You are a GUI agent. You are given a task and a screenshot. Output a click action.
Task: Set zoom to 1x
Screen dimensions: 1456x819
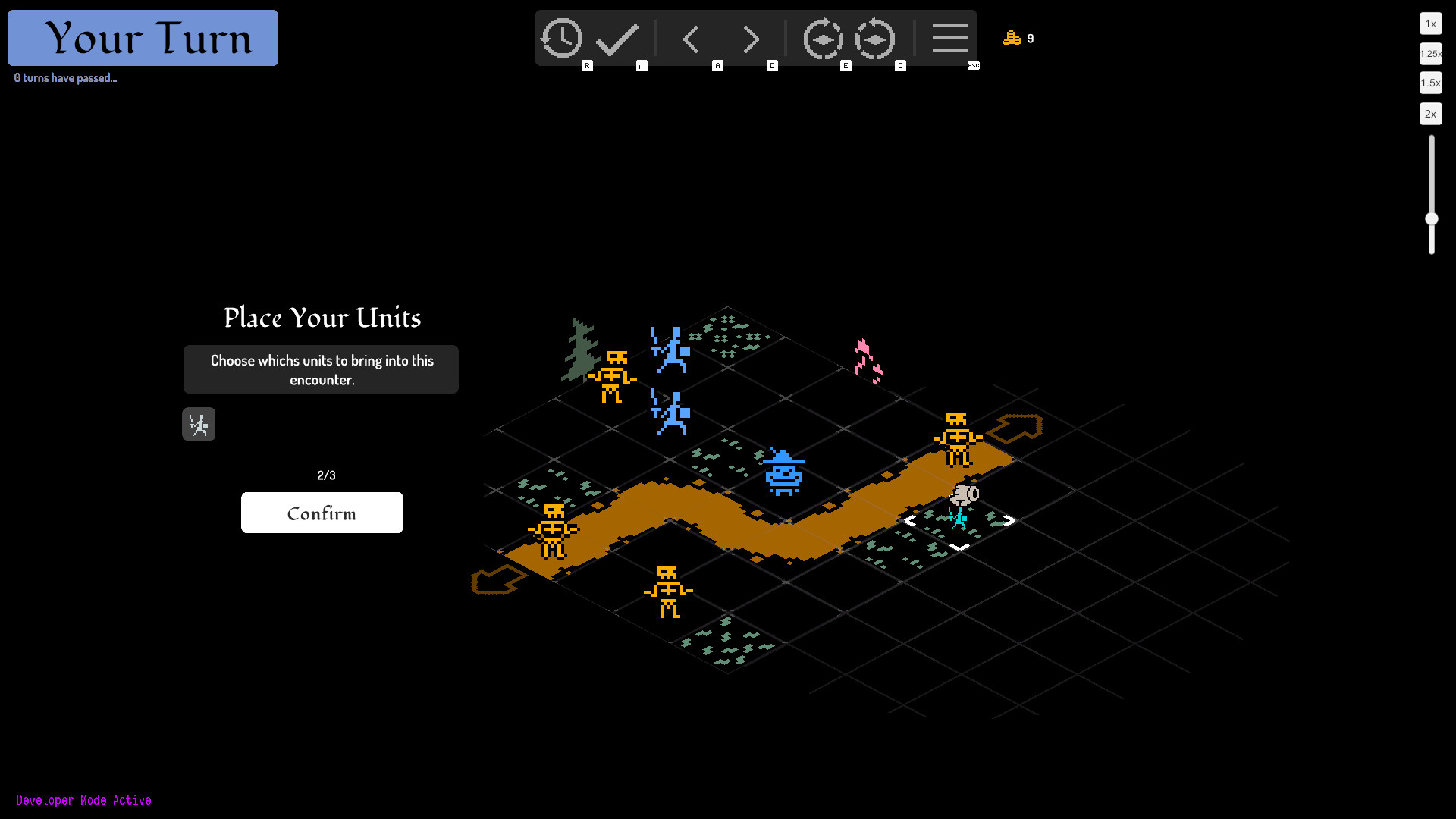(x=1430, y=24)
